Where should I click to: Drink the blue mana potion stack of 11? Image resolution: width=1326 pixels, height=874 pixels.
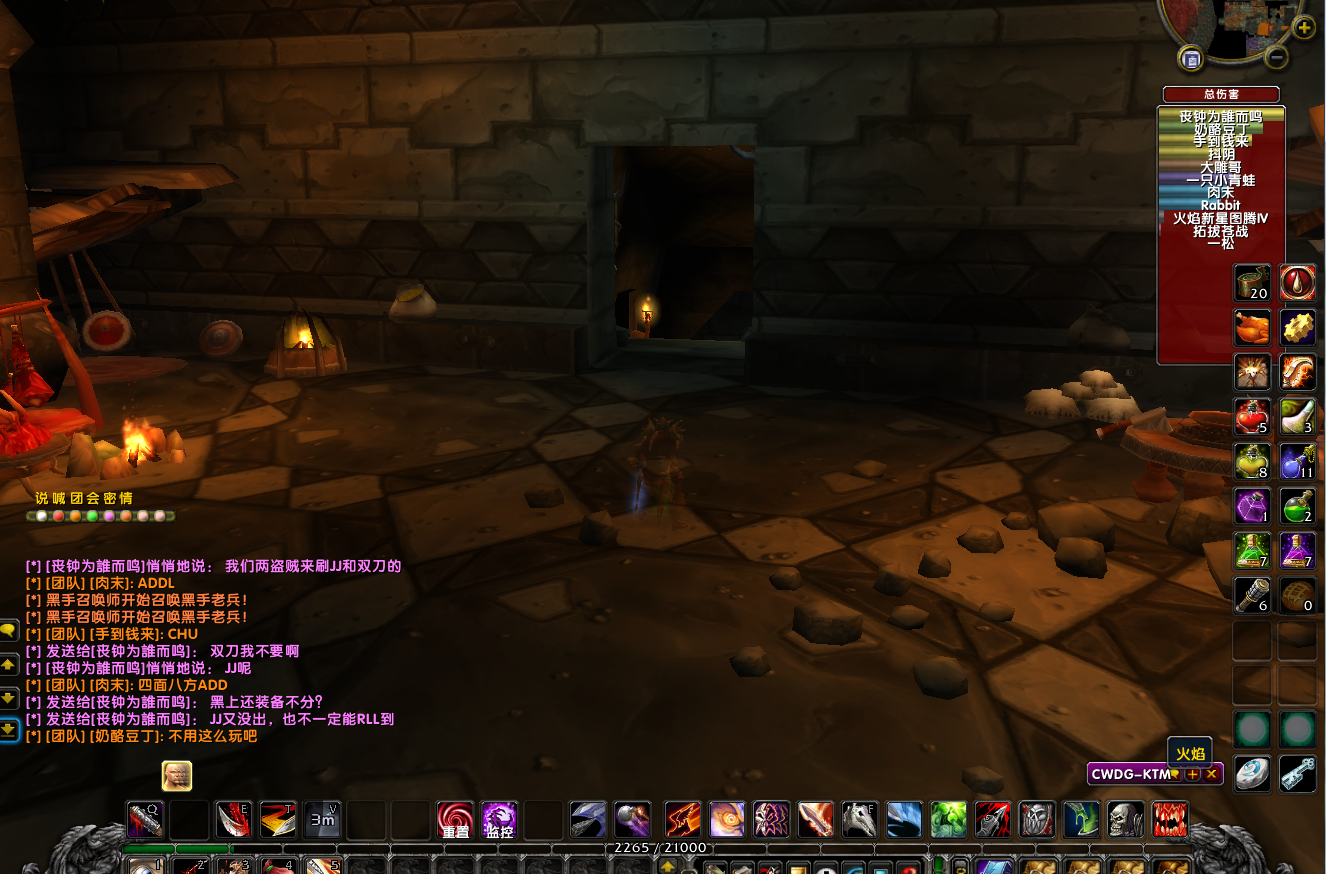[x=1297, y=461]
